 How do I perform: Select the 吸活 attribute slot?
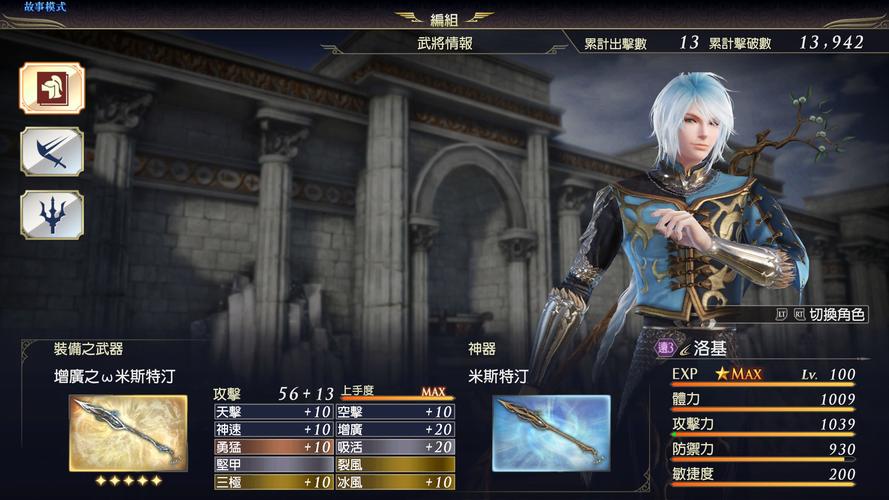(x=394, y=447)
